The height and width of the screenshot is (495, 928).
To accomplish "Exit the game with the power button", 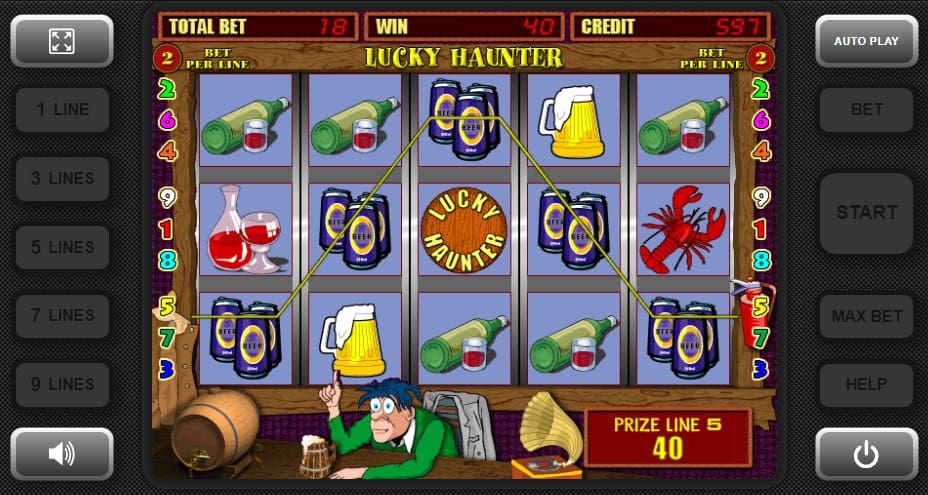I will pyautogui.click(x=866, y=454).
